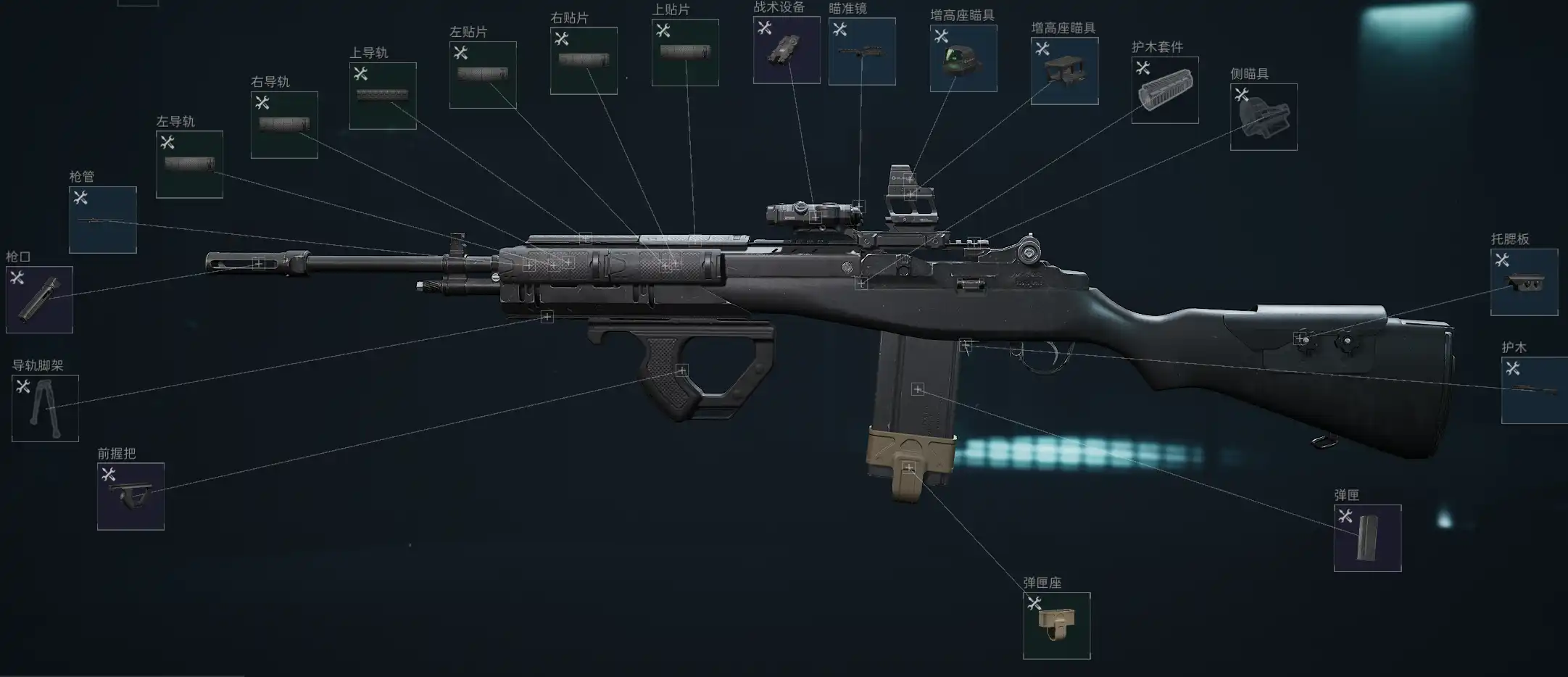
Task: Choose the 上贴片 top panel slot
Action: [x=685, y=53]
